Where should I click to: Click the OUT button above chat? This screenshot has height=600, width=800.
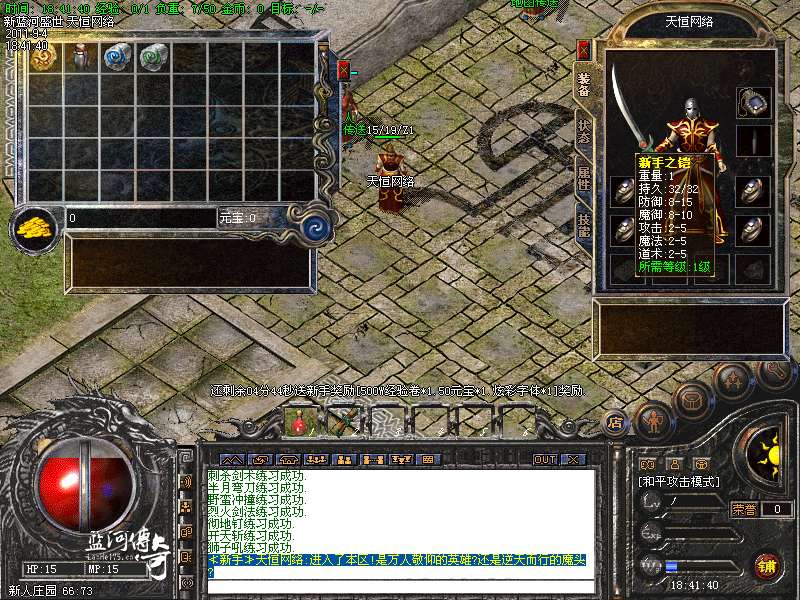[545, 459]
